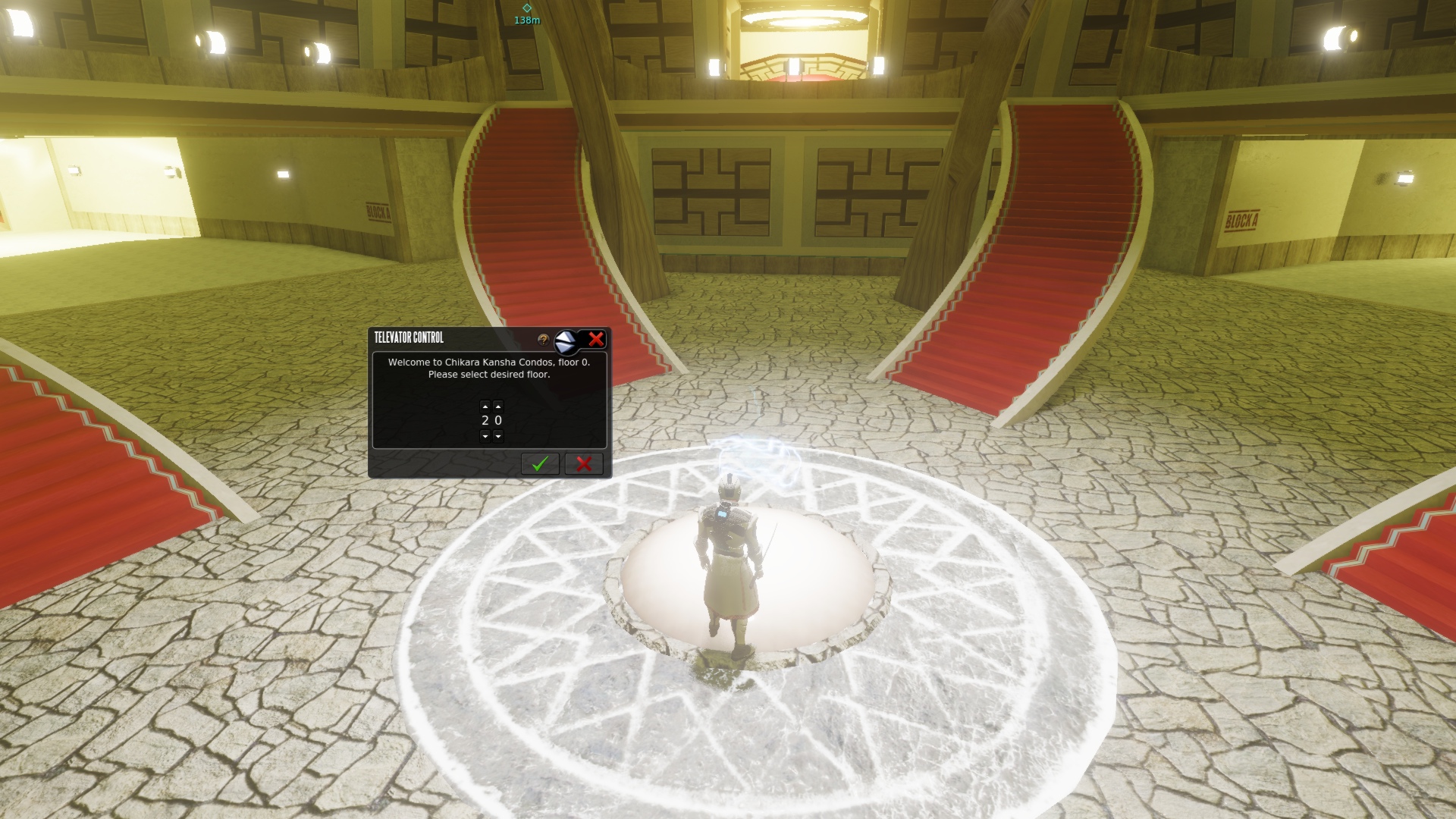The image size is (1456, 819).
Task: Cancel floor selection with the bottom red X
Action: coord(584,463)
